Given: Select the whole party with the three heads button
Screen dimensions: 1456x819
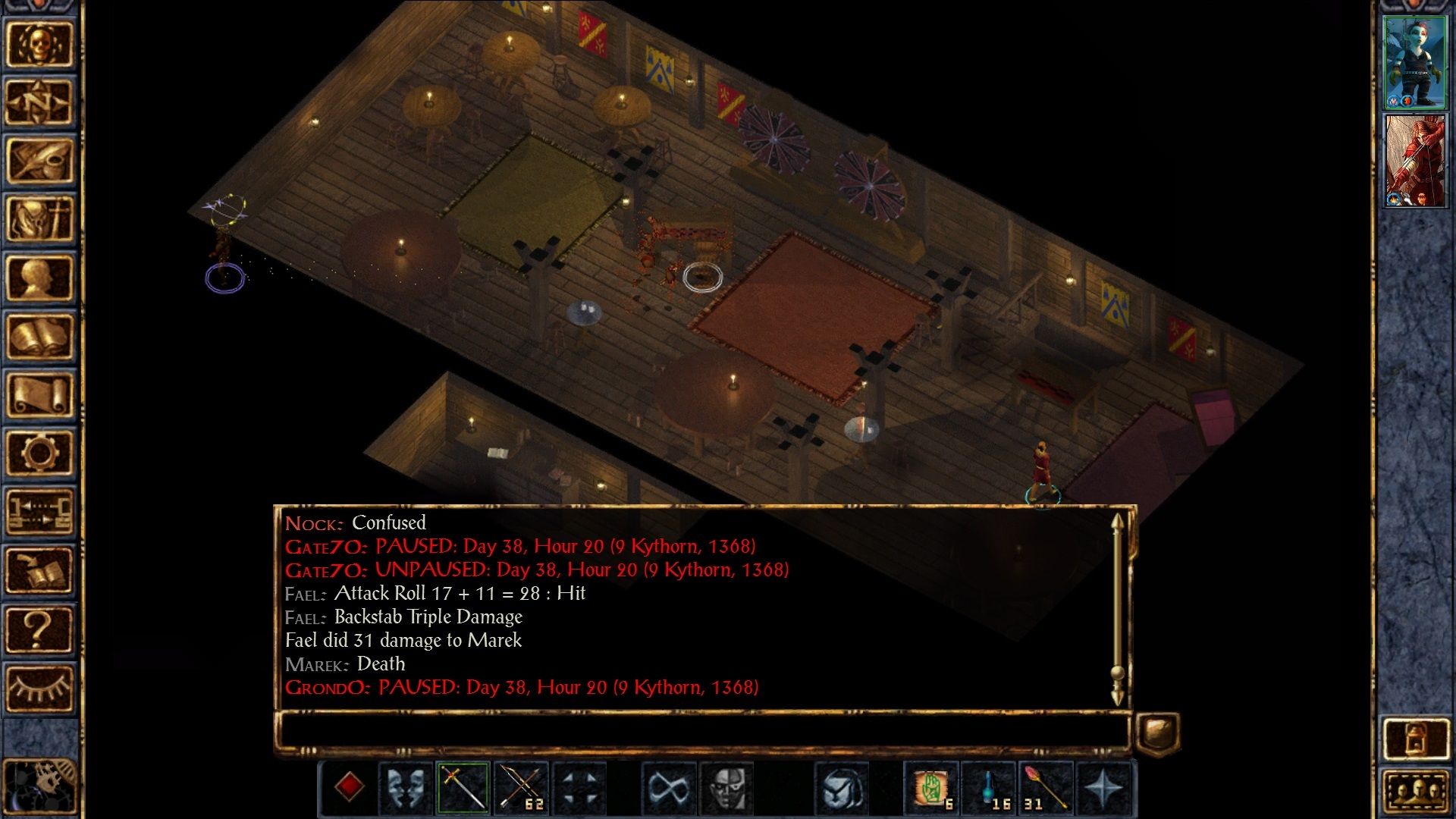Looking at the screenshot, I should click(1415, 794).
